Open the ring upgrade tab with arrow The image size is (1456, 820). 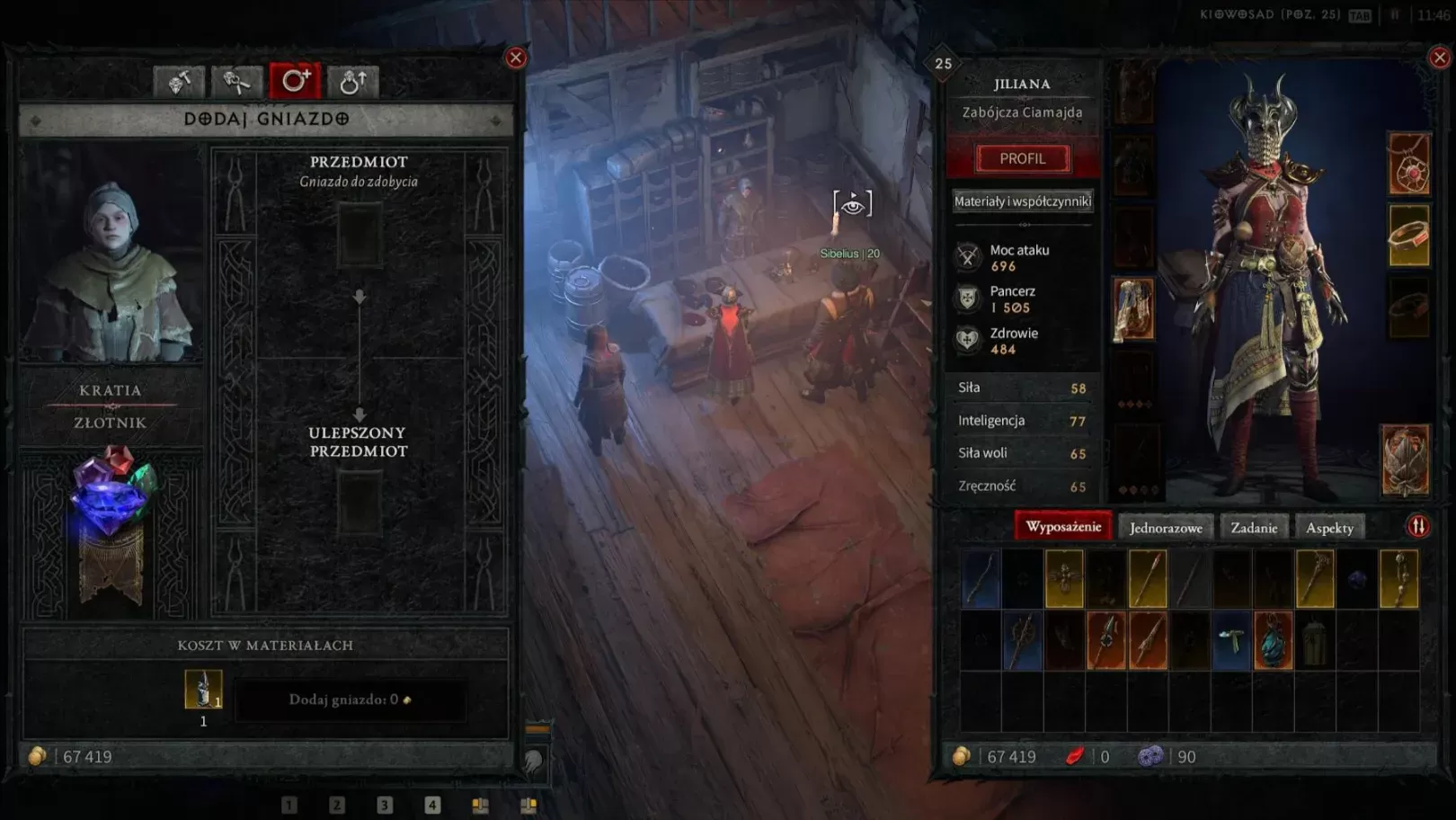pos(352,82)
